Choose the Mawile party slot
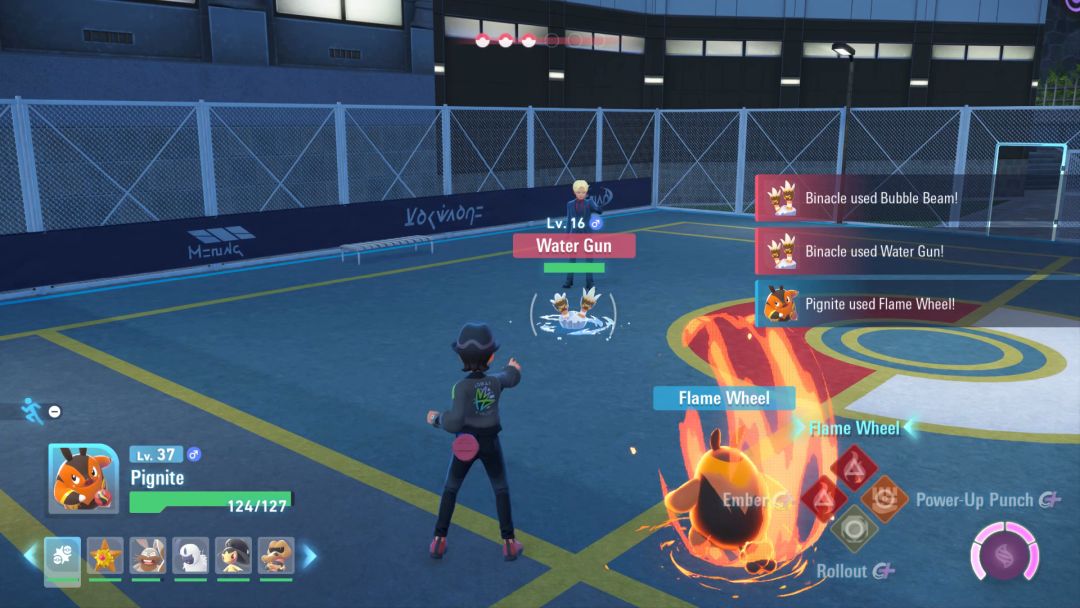 (x=234, y=556)
